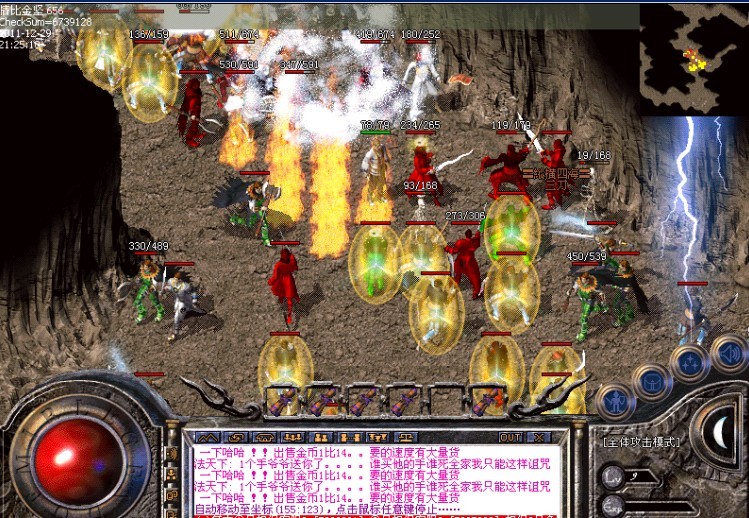Toggle sound with the speaker icon
This screenshot has height=518, width=749.
click(x=727, y=352)
